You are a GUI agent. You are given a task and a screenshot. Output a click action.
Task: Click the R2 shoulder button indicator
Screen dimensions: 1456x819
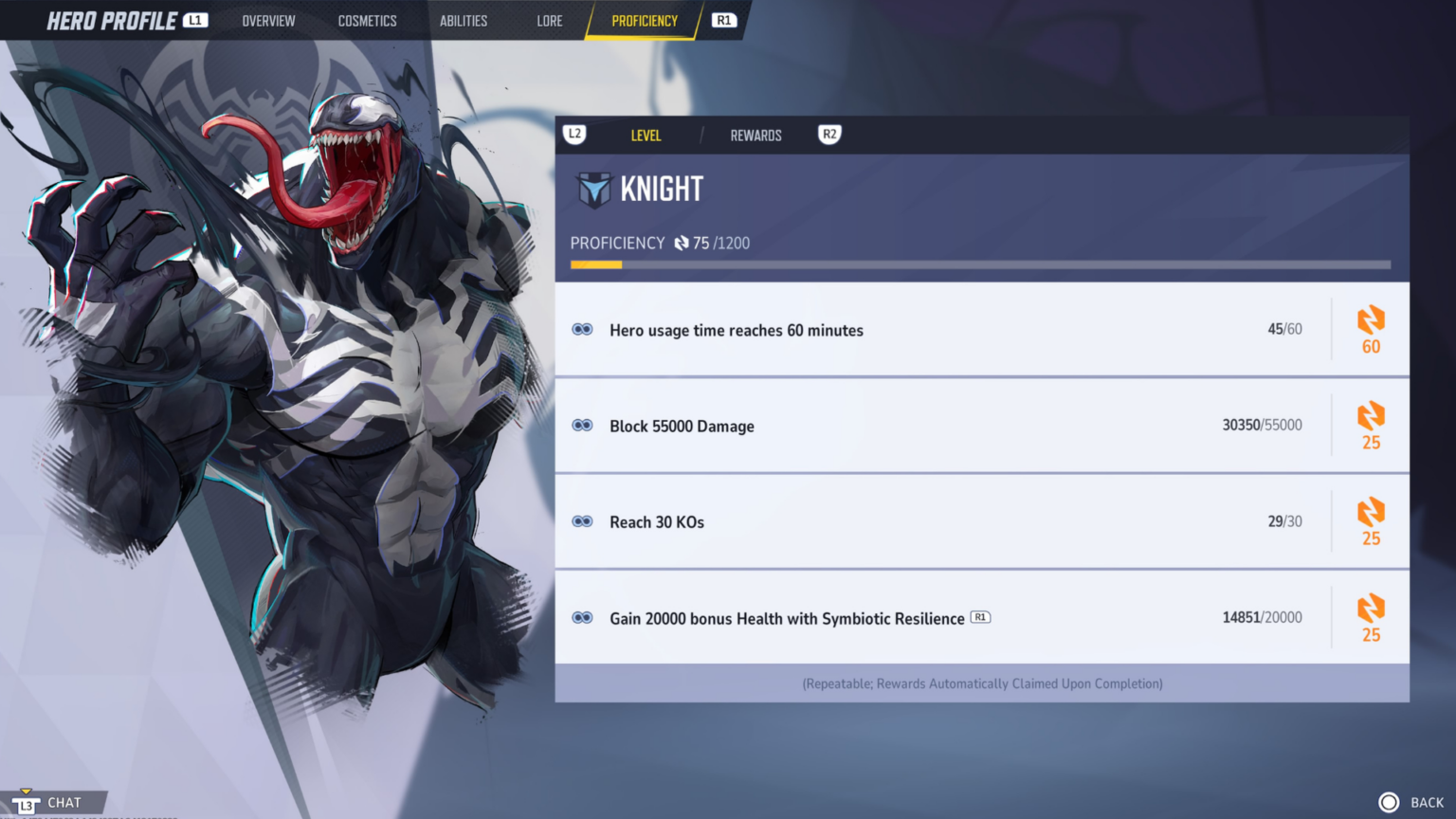[x=829, y=134]
